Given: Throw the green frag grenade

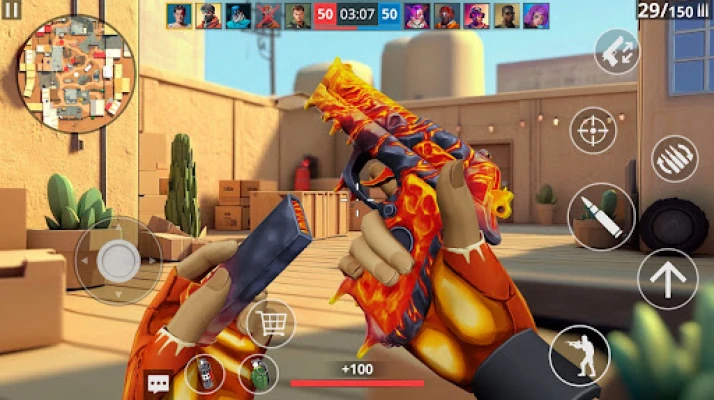Looking at the screenshot, I should 257,374.
